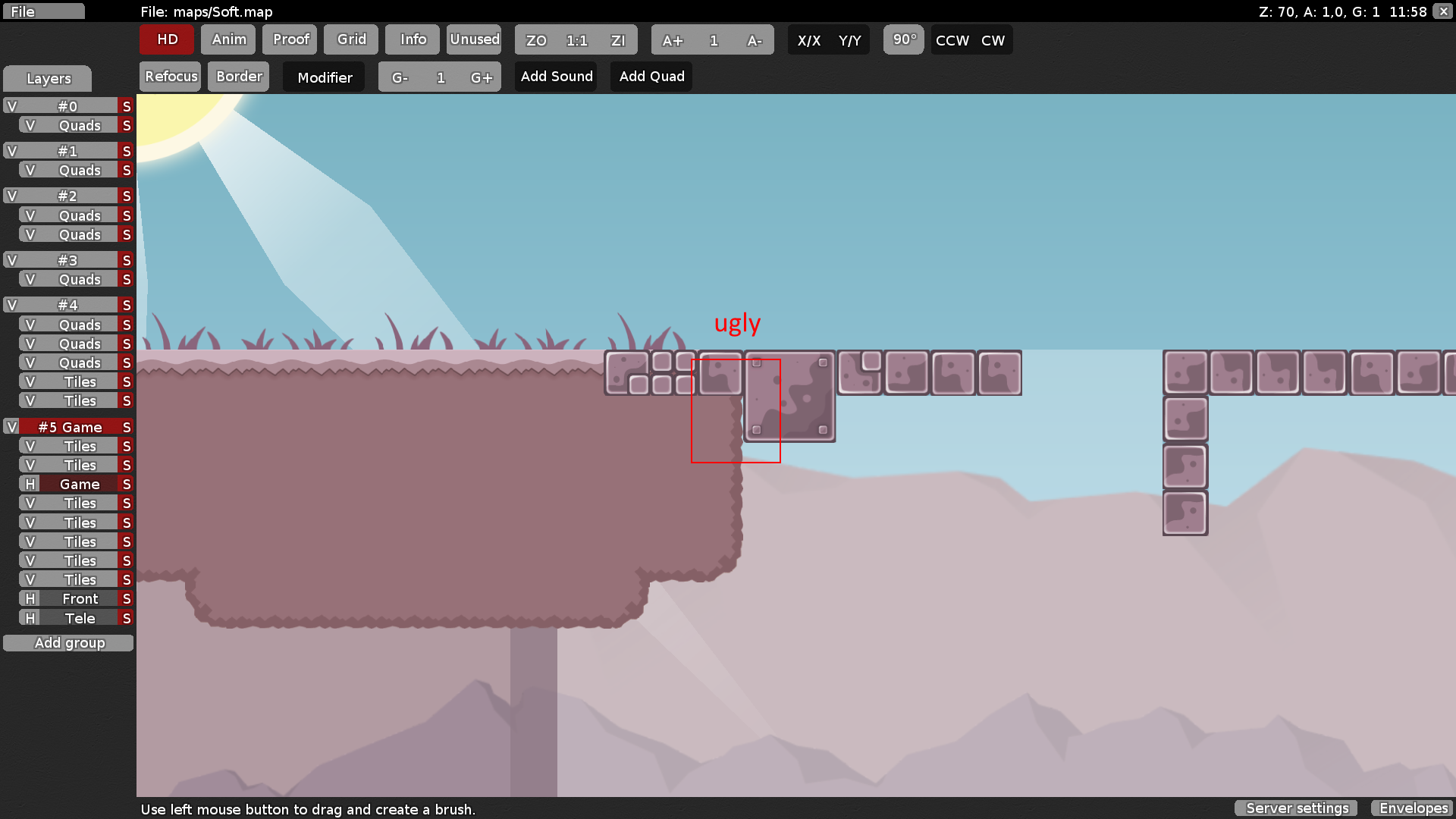The image size is (1456, 819).
Task: Open the Border options
Action: 238,76
